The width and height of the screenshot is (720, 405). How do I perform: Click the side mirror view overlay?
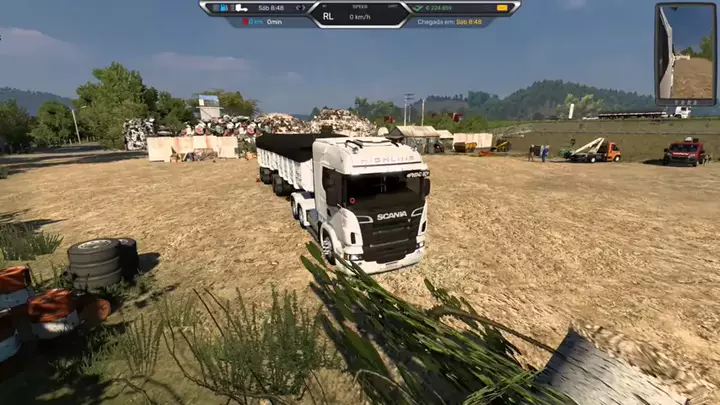[x=686, y=53]
